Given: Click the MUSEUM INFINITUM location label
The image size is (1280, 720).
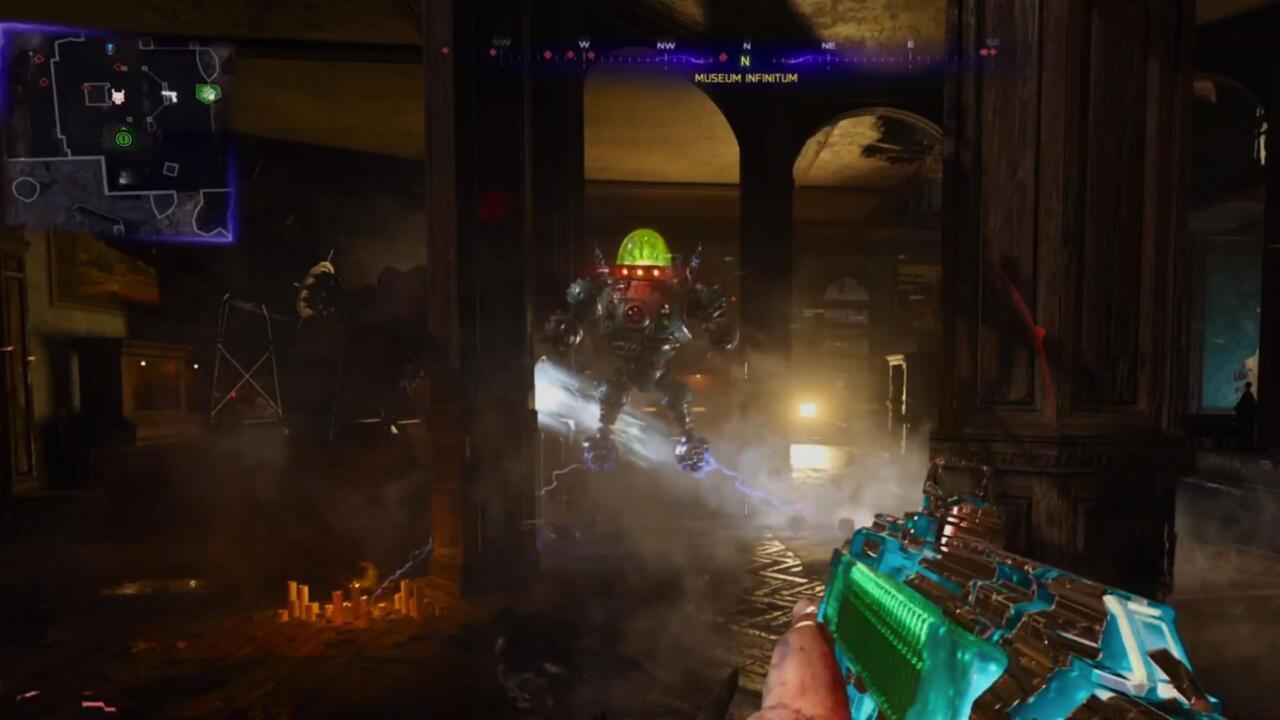Looking at the screenshot, I should pyautogui.click(x=745, y=77).
